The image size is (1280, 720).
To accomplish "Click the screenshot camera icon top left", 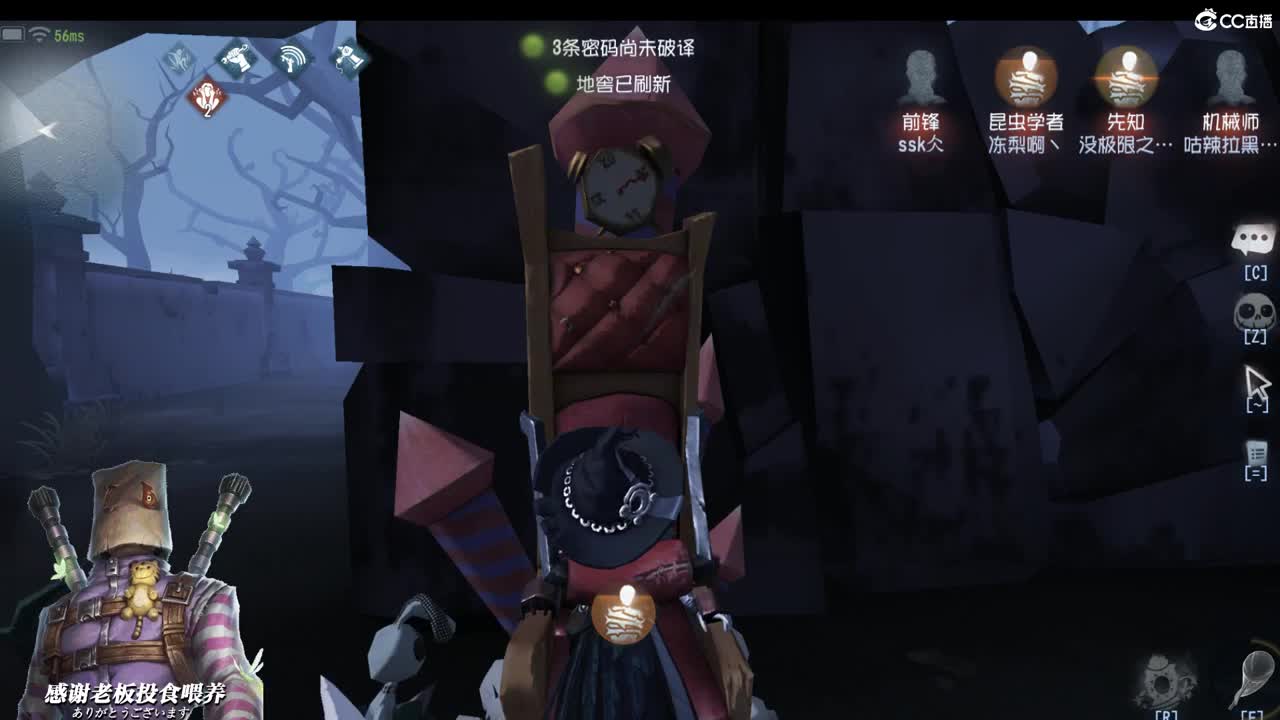I will pyautogui.click(x=13, y=33).
